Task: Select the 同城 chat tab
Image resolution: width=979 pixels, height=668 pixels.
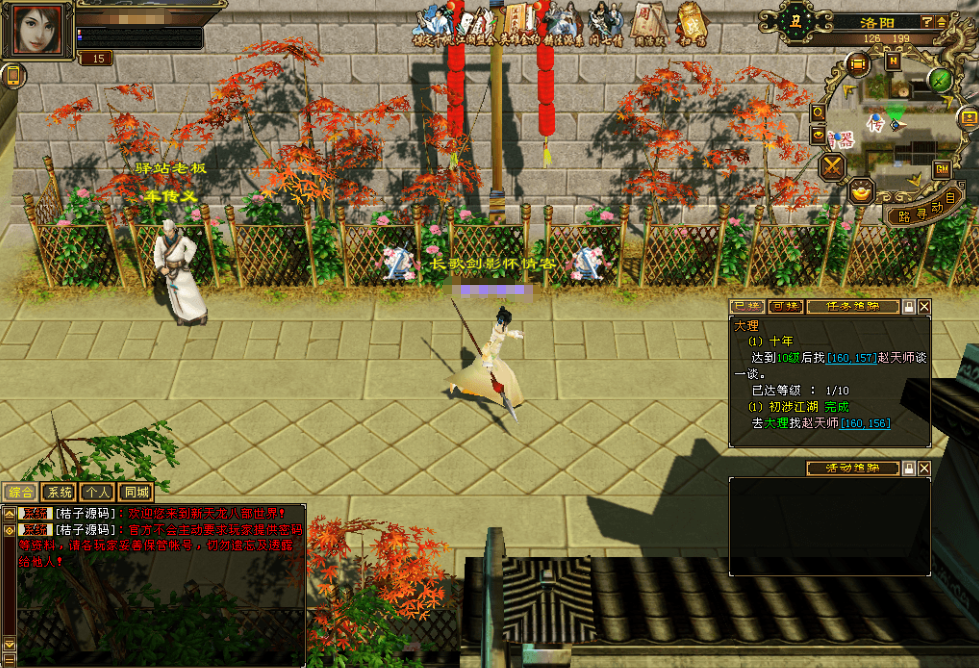Action: (x=135, y=492)
